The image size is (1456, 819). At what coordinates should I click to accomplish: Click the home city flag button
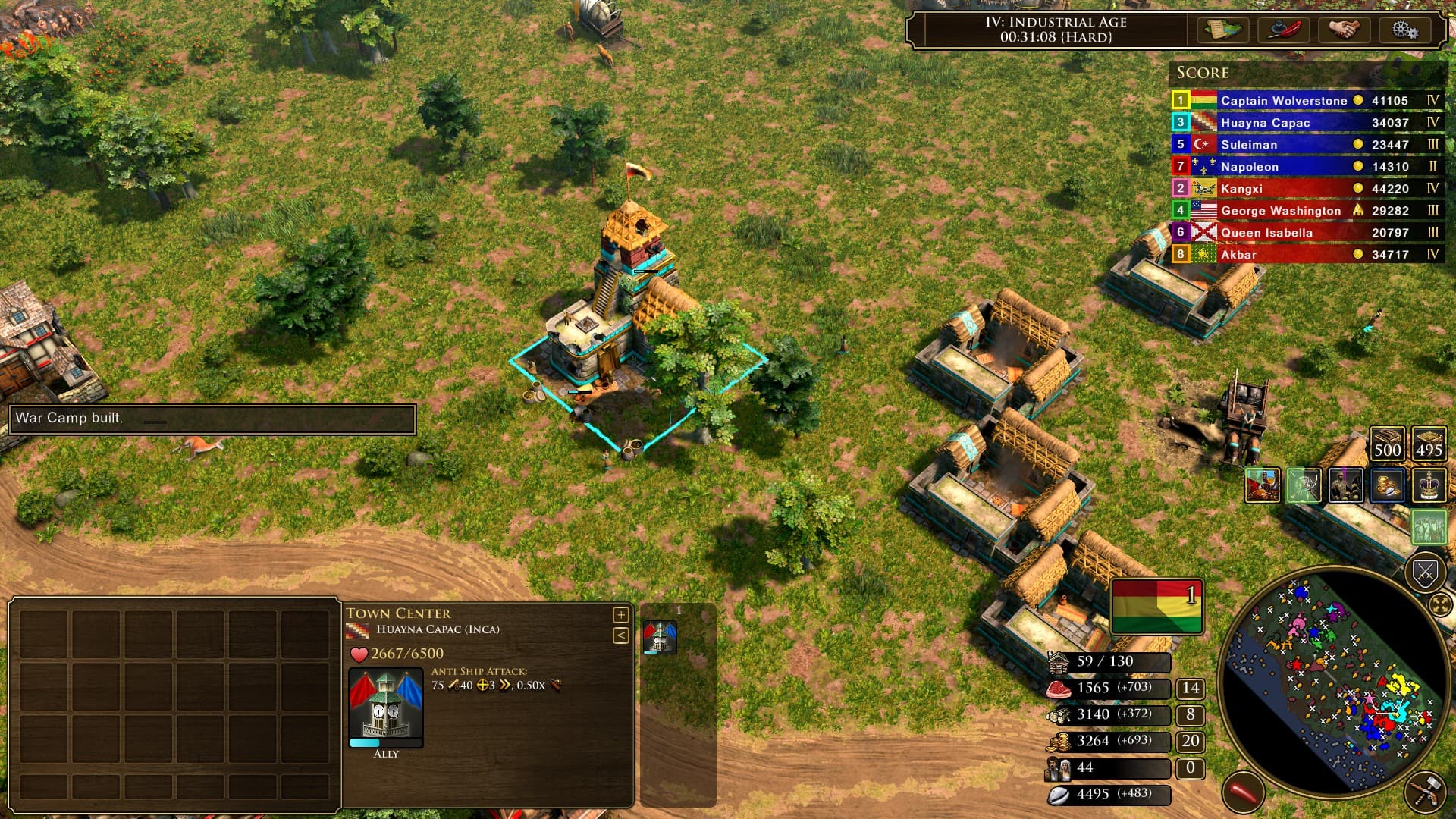(x=1156, y=606)
